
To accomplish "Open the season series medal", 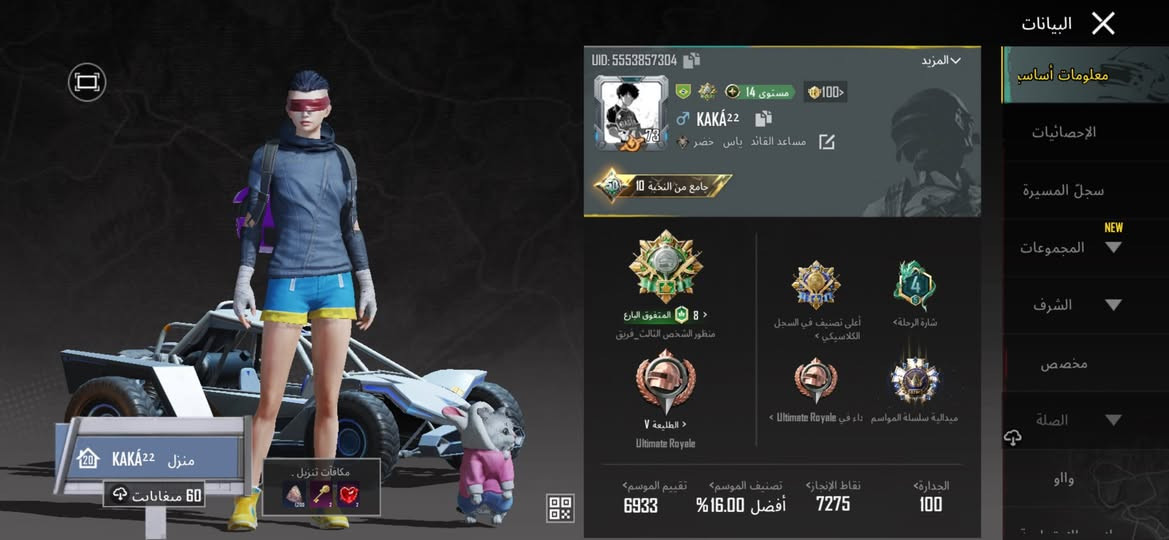I will coord(914,385).
